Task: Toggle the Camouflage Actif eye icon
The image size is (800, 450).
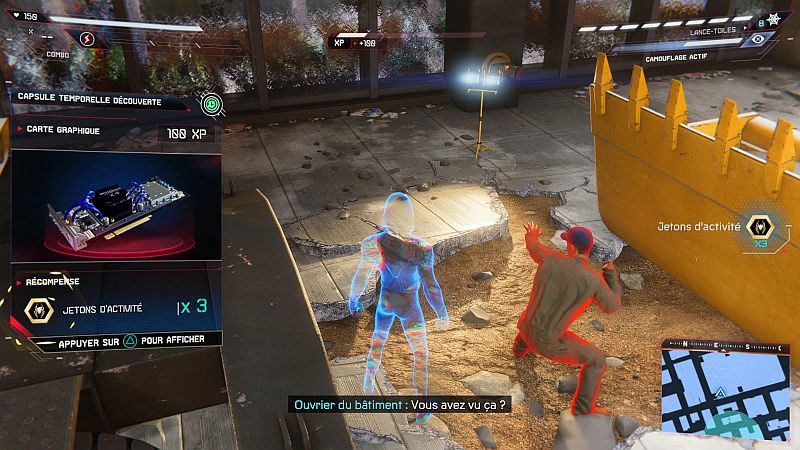Action: (x=757, y=39)
